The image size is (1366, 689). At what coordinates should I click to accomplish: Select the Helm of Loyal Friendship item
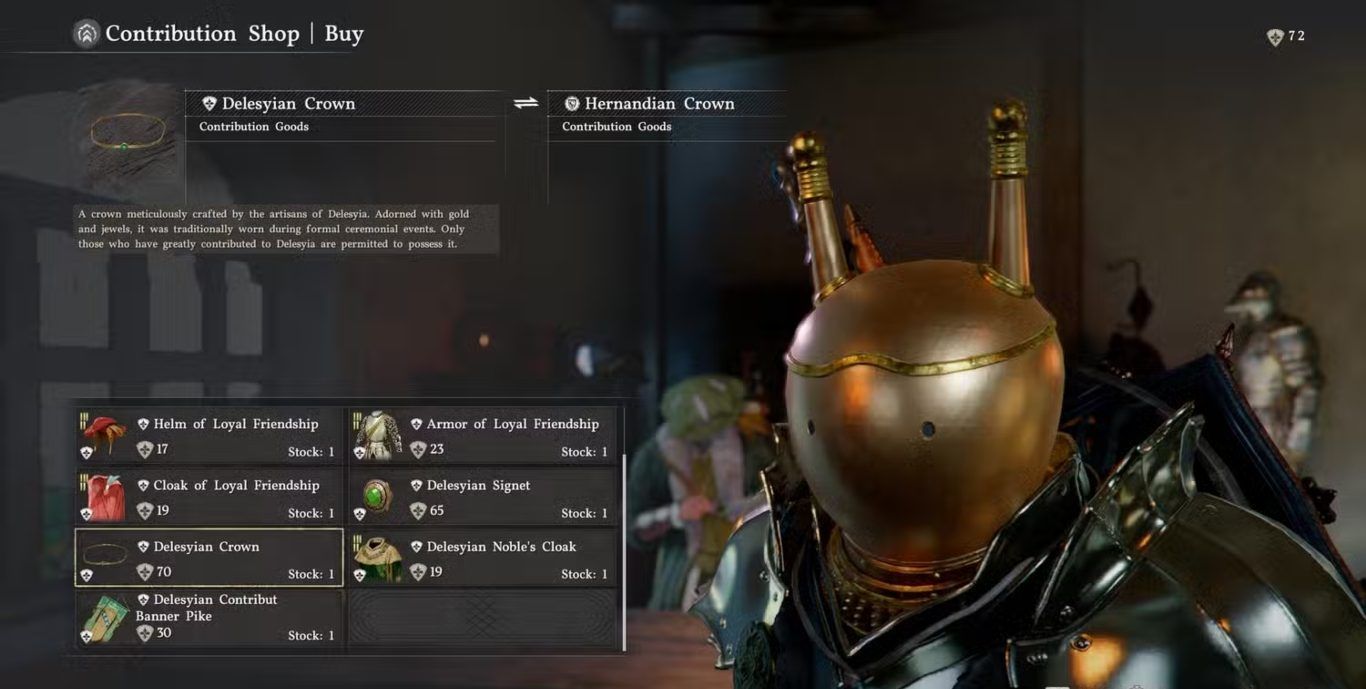pos(209,436)
